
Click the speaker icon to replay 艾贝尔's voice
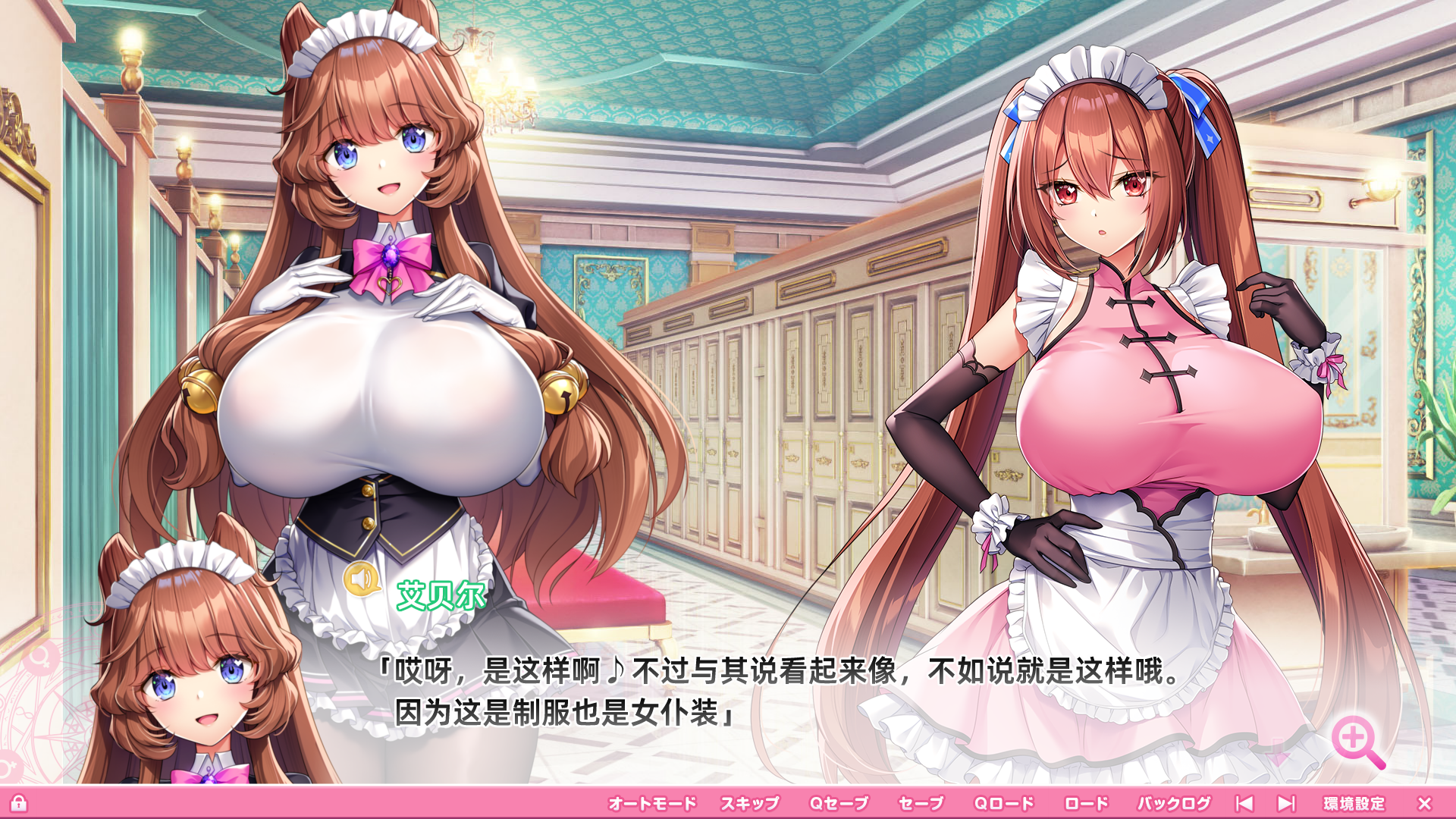362,579
